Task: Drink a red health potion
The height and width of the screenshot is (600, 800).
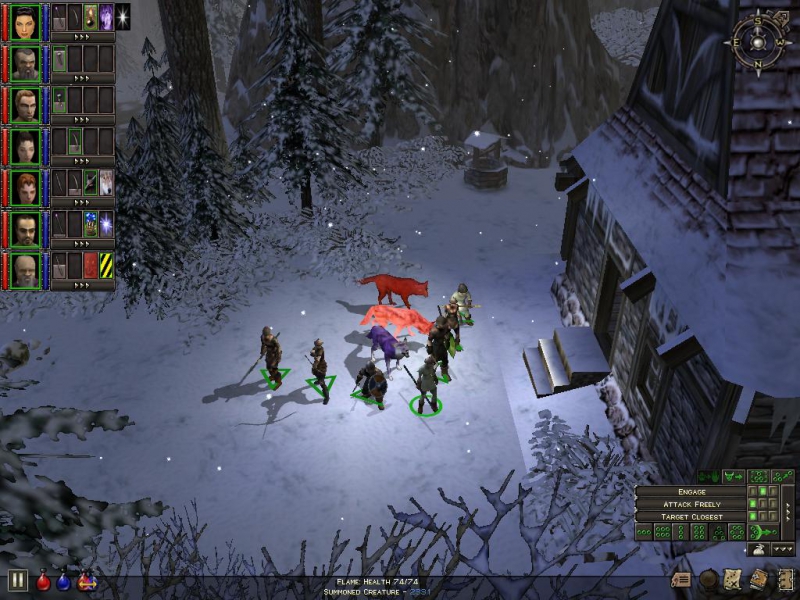Action: coord(44,581)
